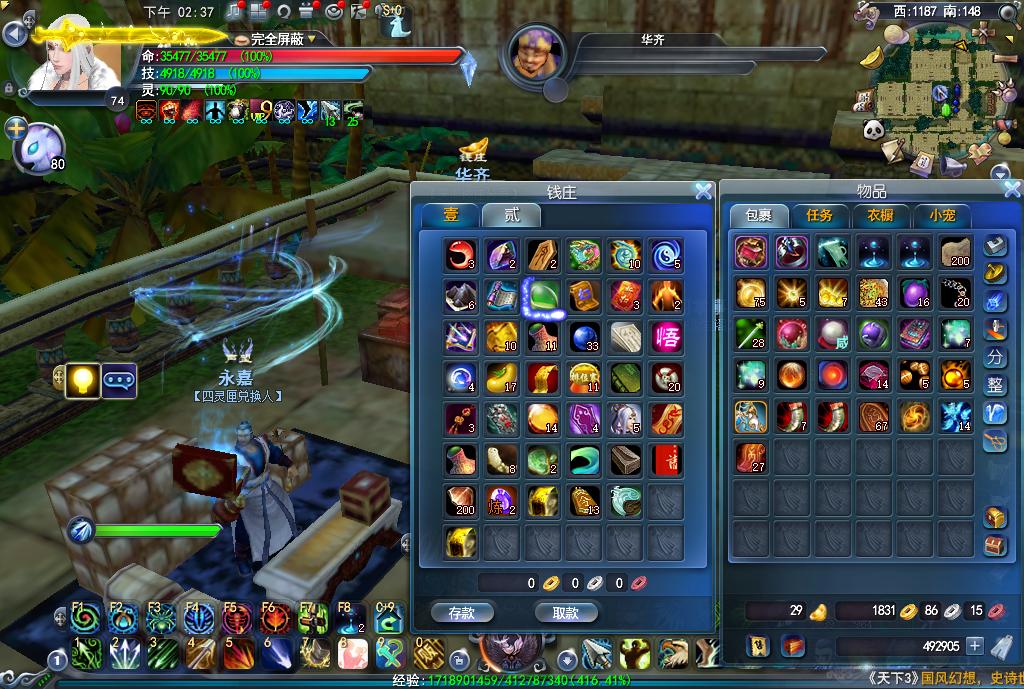Viewport: 1024px width, 689px height.
Task: Select the stone slab stack of 200 in bag
Action: point(955,253)
